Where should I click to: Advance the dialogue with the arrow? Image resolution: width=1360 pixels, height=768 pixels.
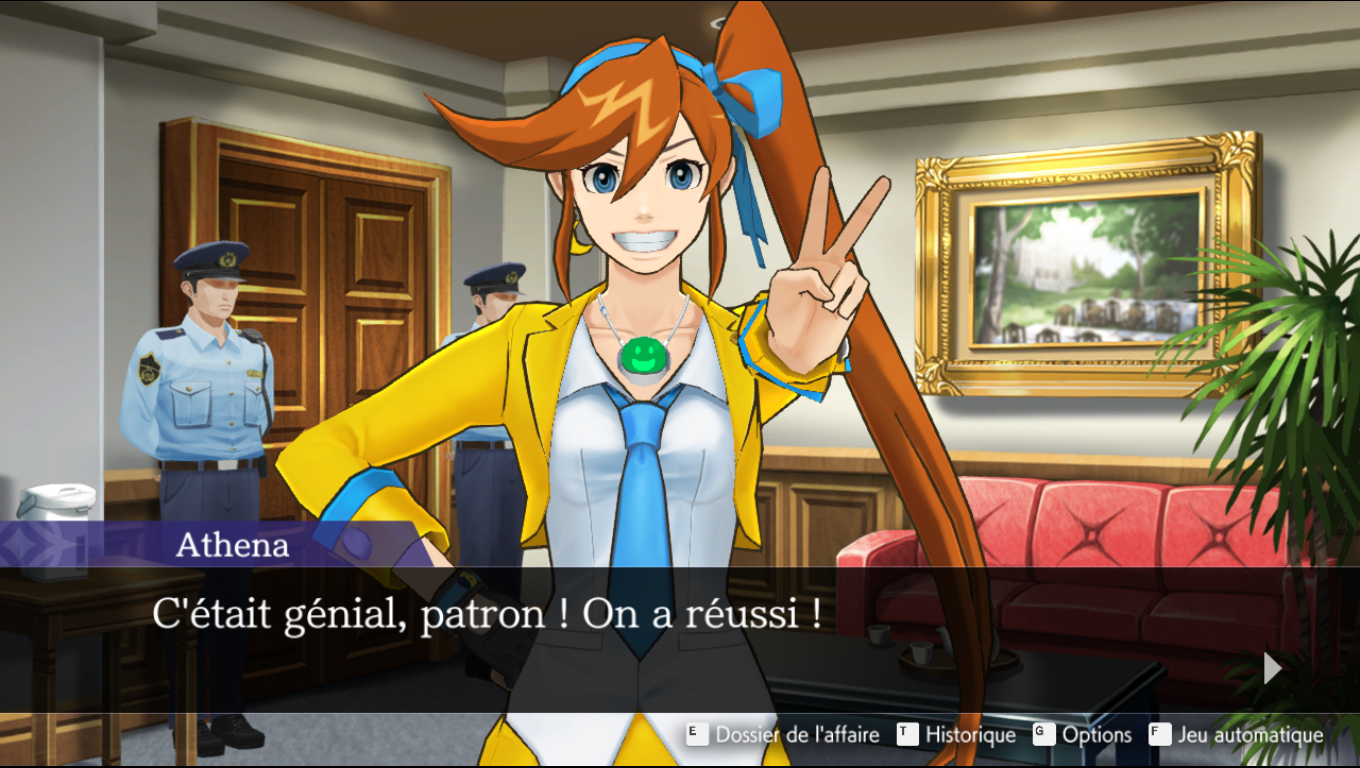1272,668
